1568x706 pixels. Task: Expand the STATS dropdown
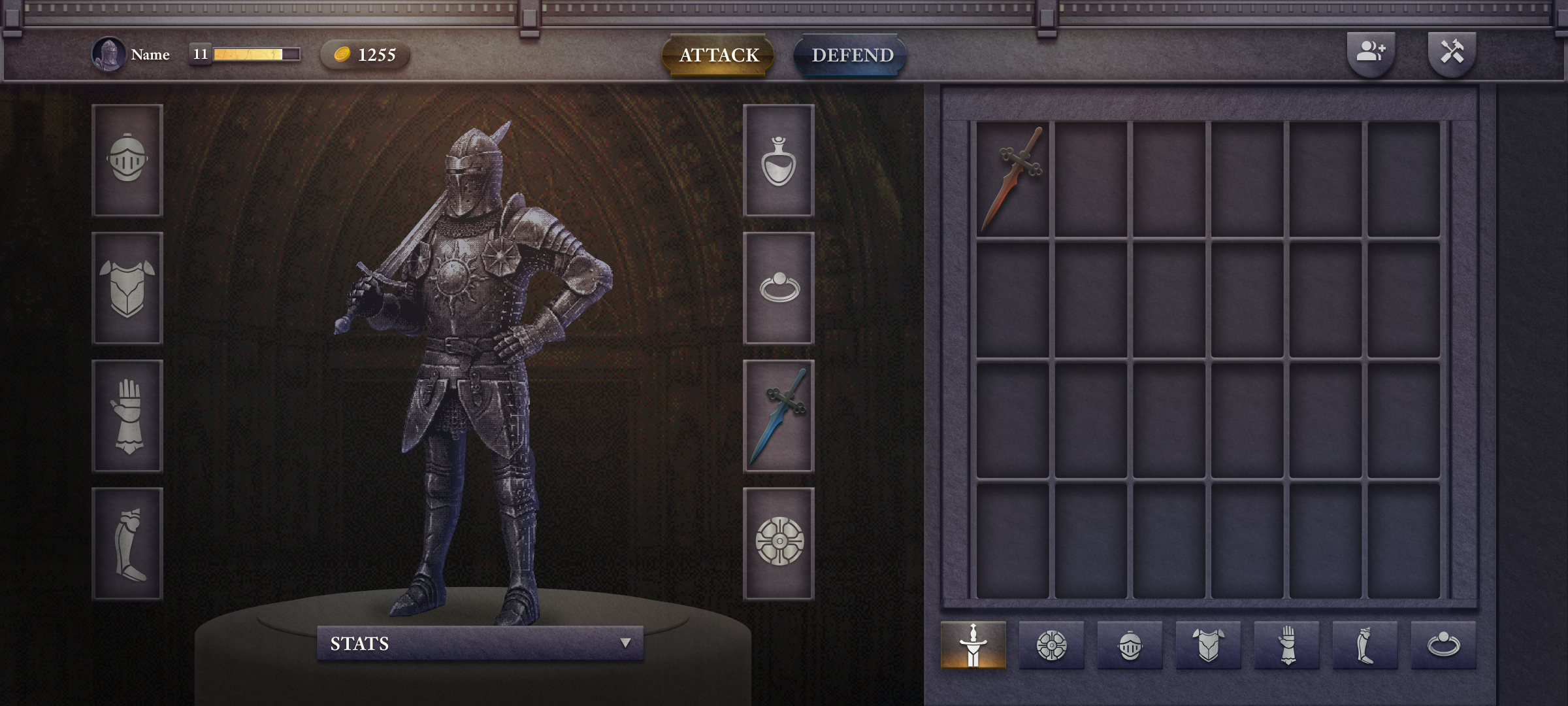click(480, 643)
